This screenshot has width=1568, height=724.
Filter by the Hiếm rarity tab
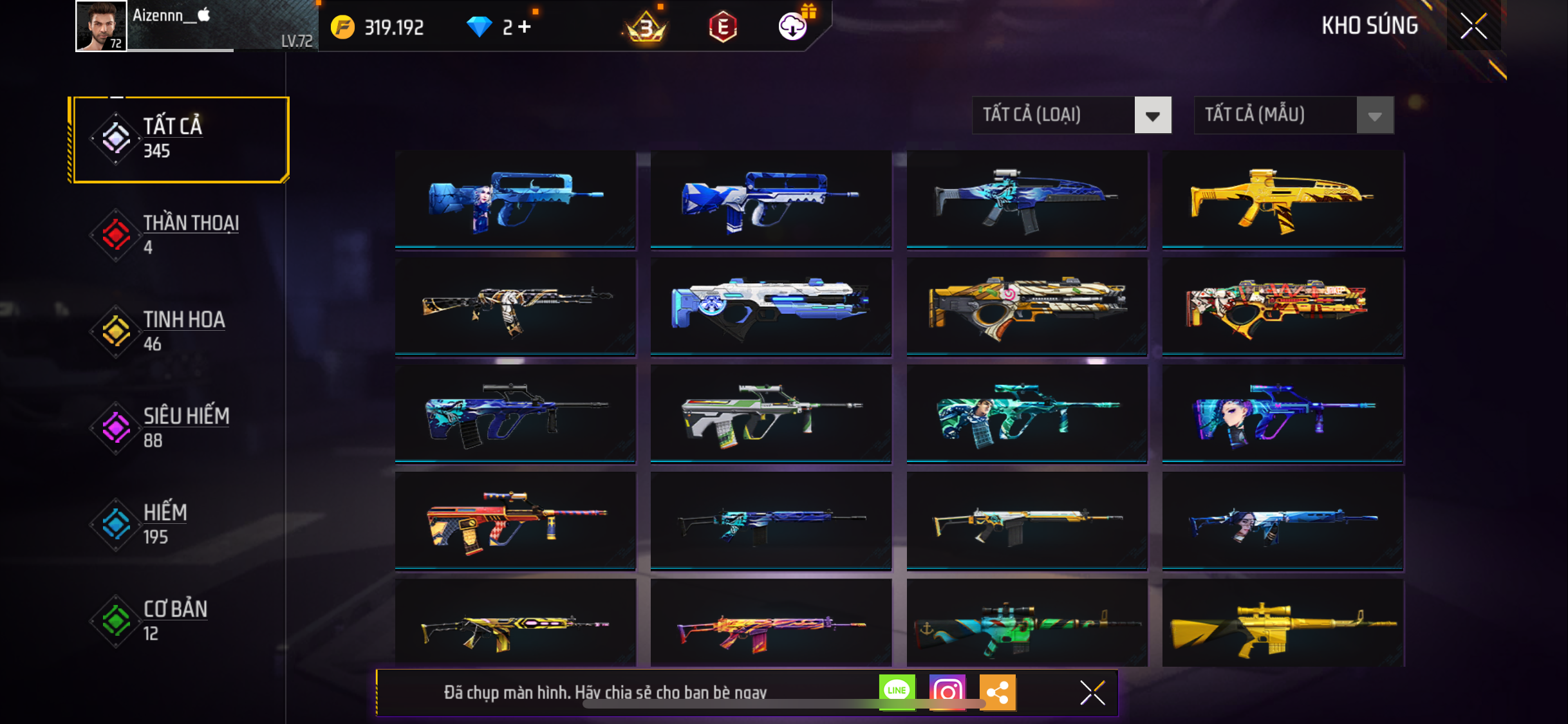point(181,524)
